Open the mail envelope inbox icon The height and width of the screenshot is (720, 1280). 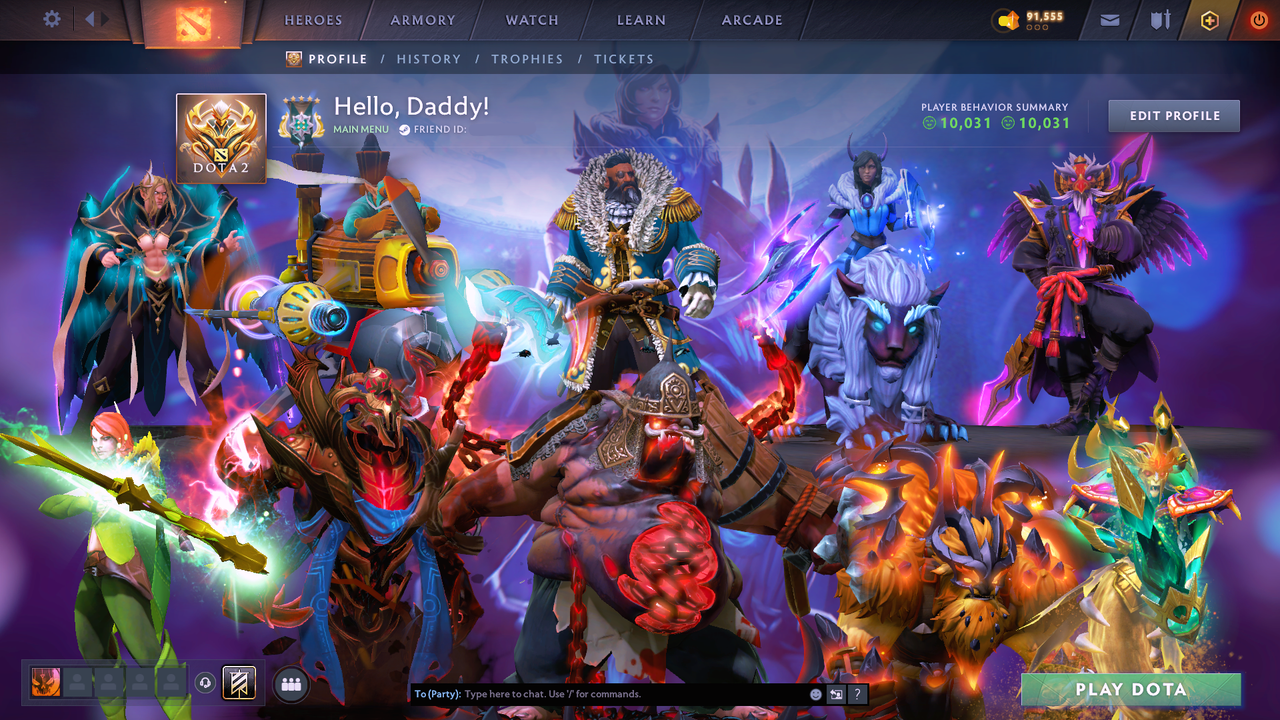point(1108,19)
